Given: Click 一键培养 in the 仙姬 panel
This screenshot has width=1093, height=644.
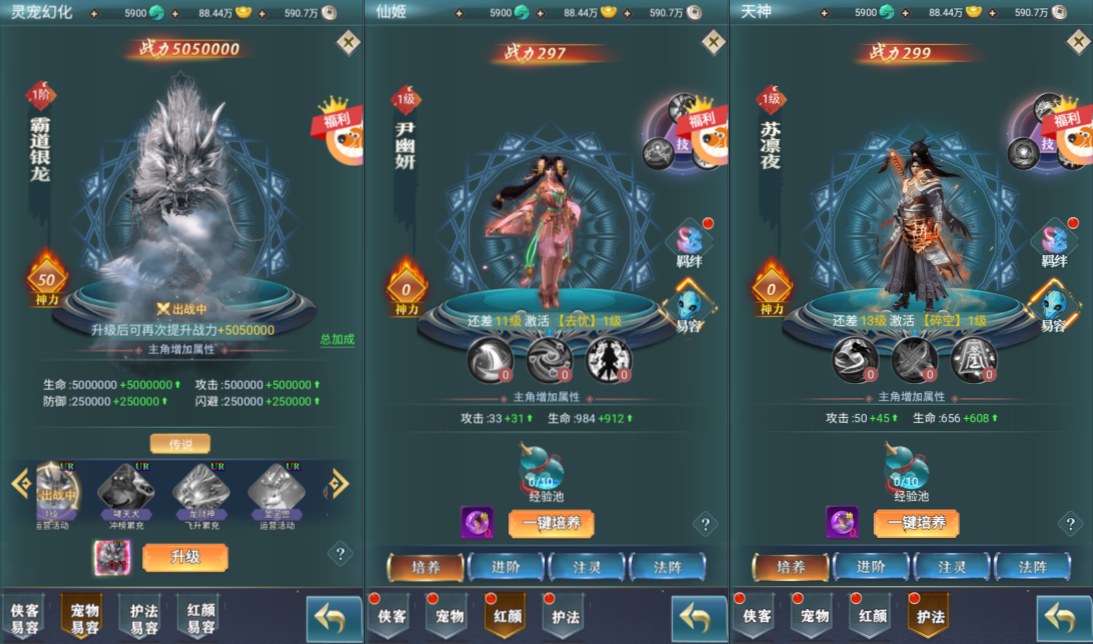Looking at the screenshot, I should tap(551, 523).
